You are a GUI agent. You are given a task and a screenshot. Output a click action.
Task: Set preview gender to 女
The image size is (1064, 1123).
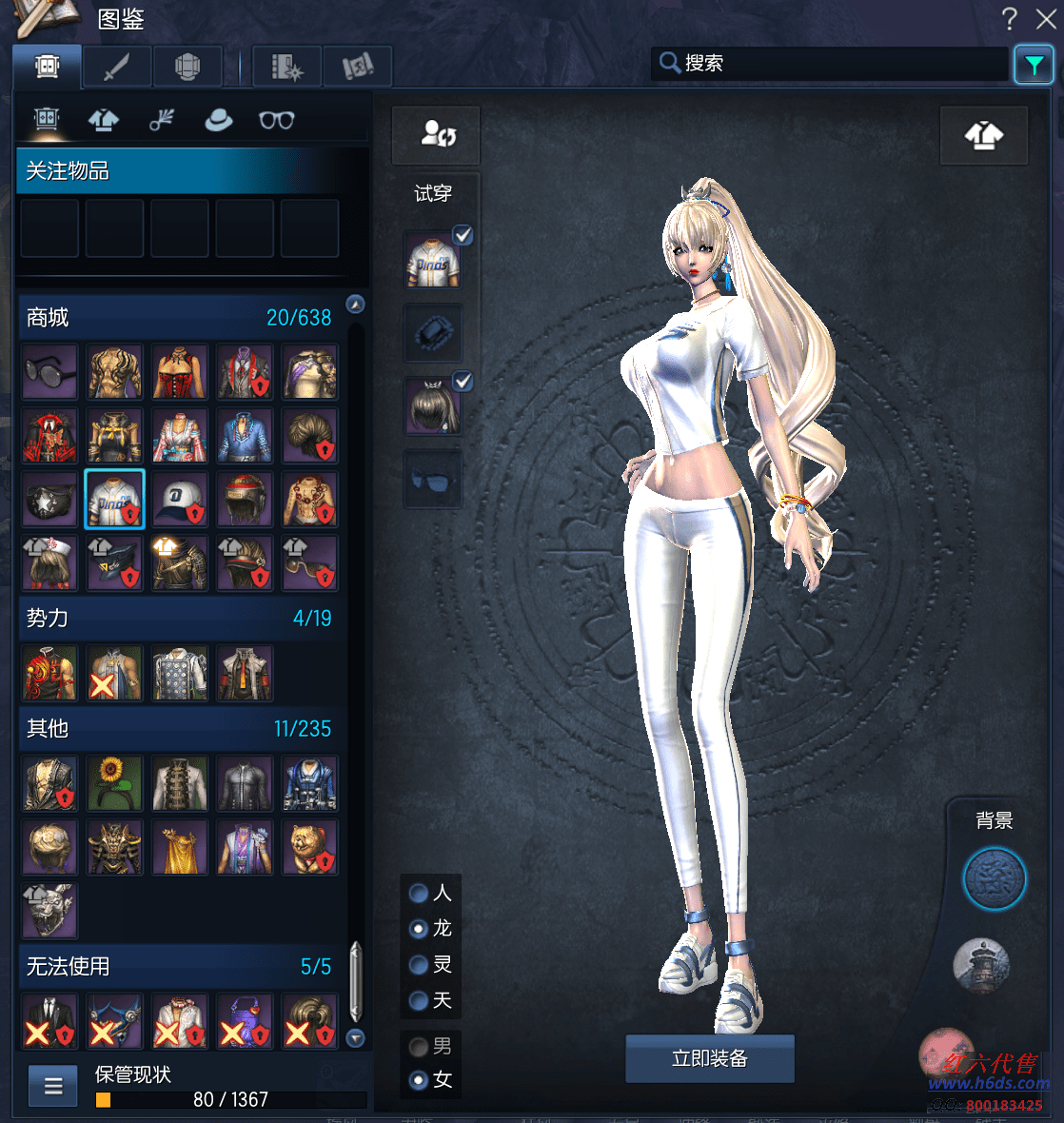click(x=418, y=1080)
